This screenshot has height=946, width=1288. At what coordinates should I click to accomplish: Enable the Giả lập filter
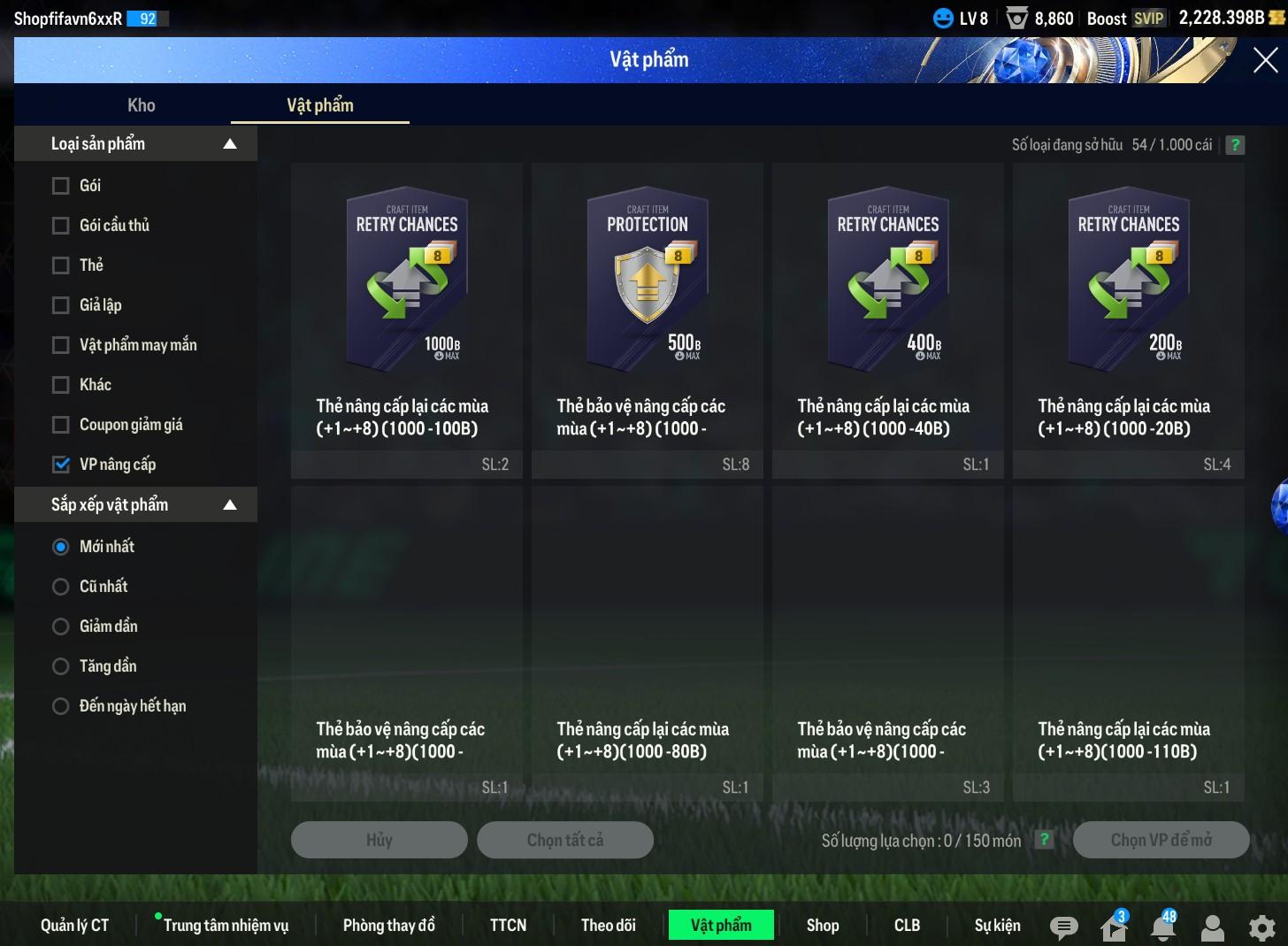[x=61, y=305]
